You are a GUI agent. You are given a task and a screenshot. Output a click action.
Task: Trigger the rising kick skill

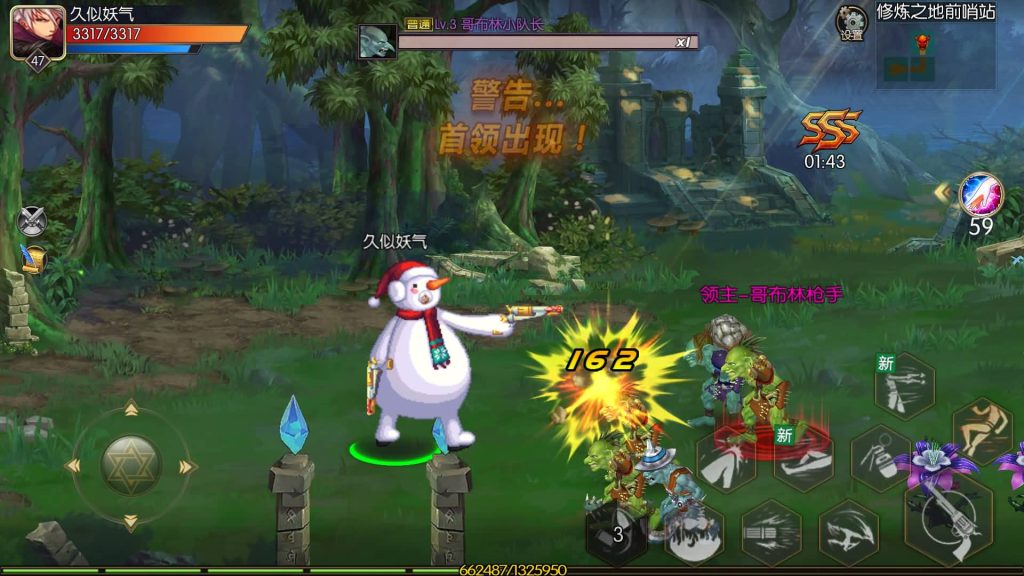click(727, 460)
